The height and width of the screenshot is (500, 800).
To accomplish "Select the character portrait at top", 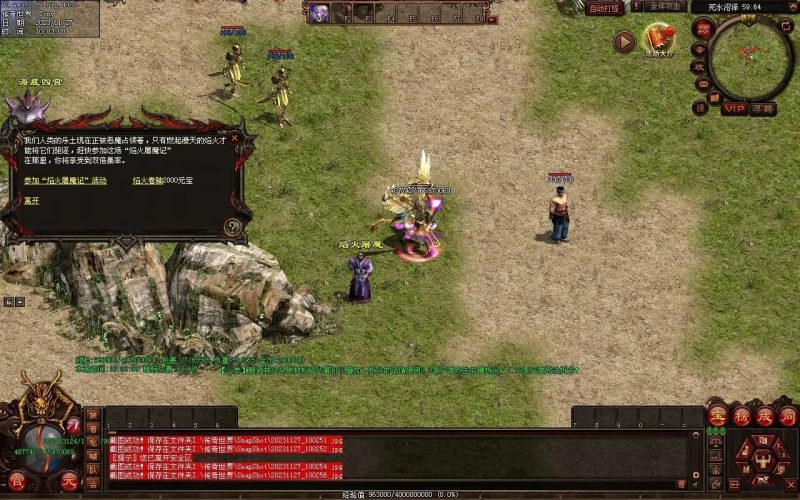I will (x=319, y=12).
